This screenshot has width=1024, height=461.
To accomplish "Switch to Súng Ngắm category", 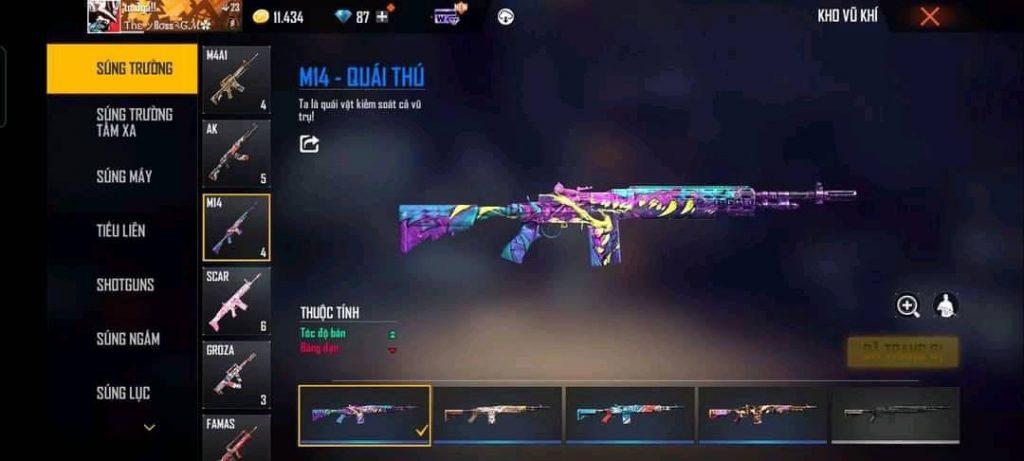I will 127,339.
